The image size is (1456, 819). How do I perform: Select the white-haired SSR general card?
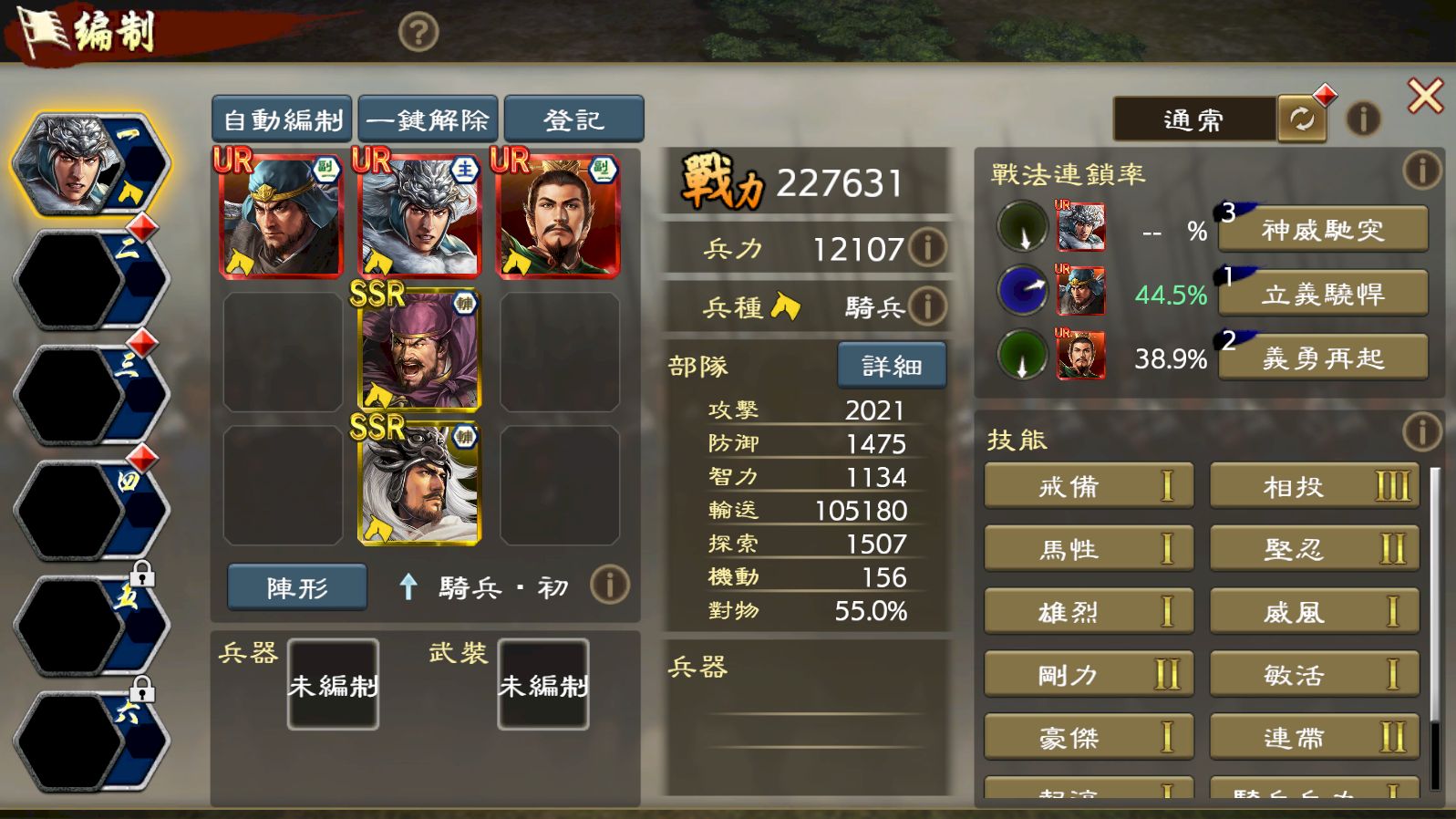click(419, 484)
